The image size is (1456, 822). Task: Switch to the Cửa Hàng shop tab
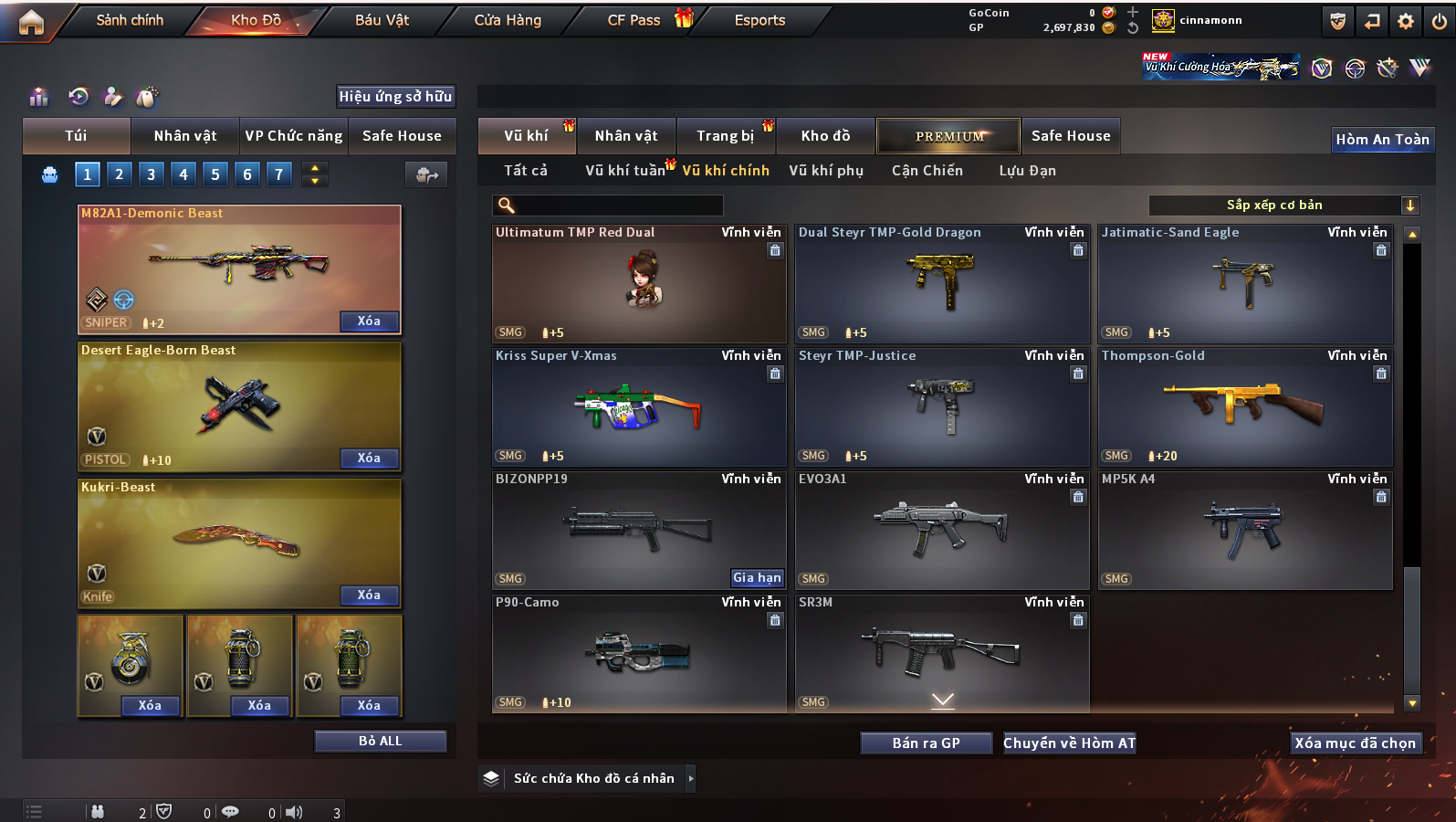click(508, 20)
